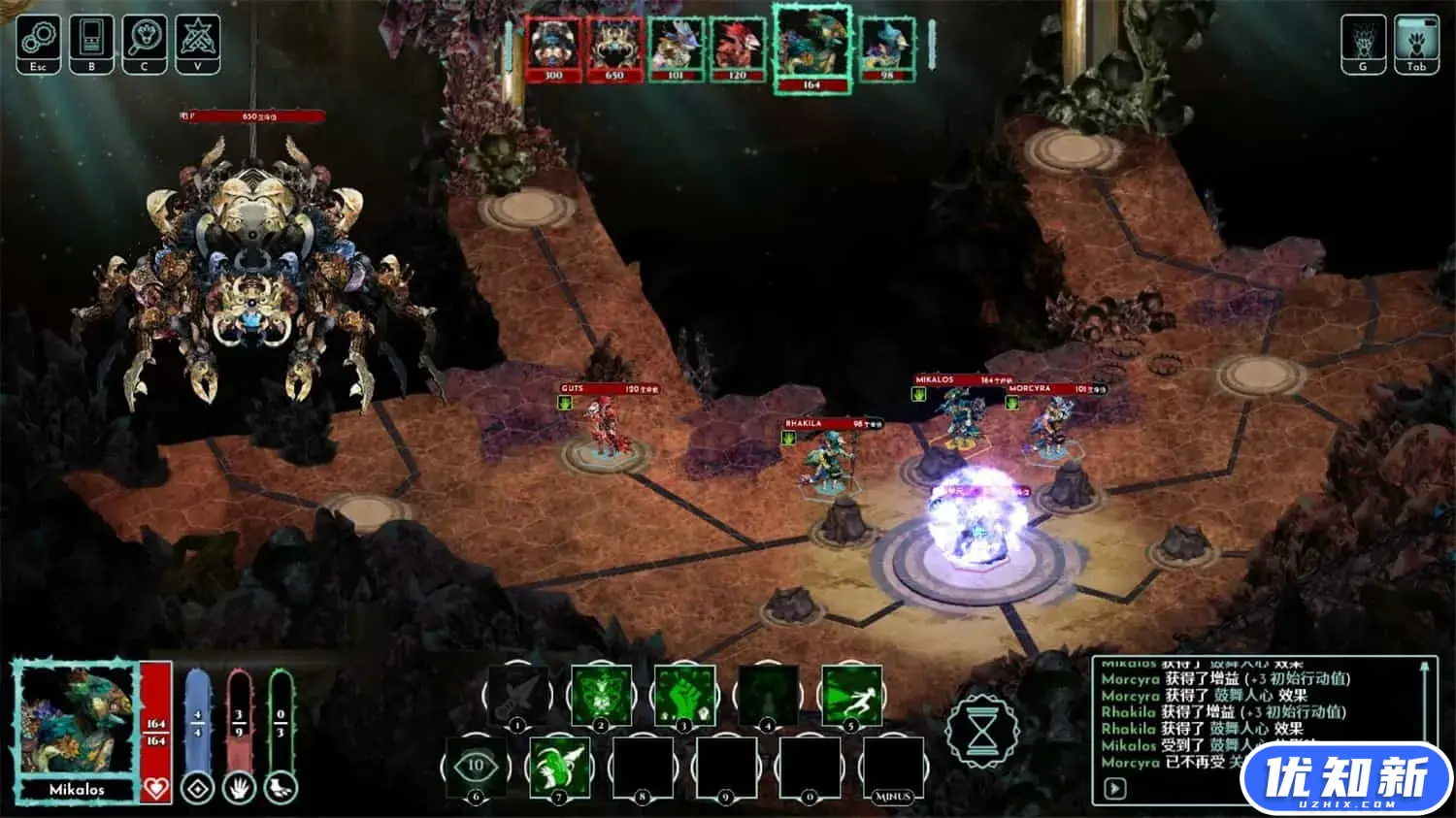Select the 650 HP boss turn portrait
This screenshot has width=1456, height=818.
(x=614, y=47)
